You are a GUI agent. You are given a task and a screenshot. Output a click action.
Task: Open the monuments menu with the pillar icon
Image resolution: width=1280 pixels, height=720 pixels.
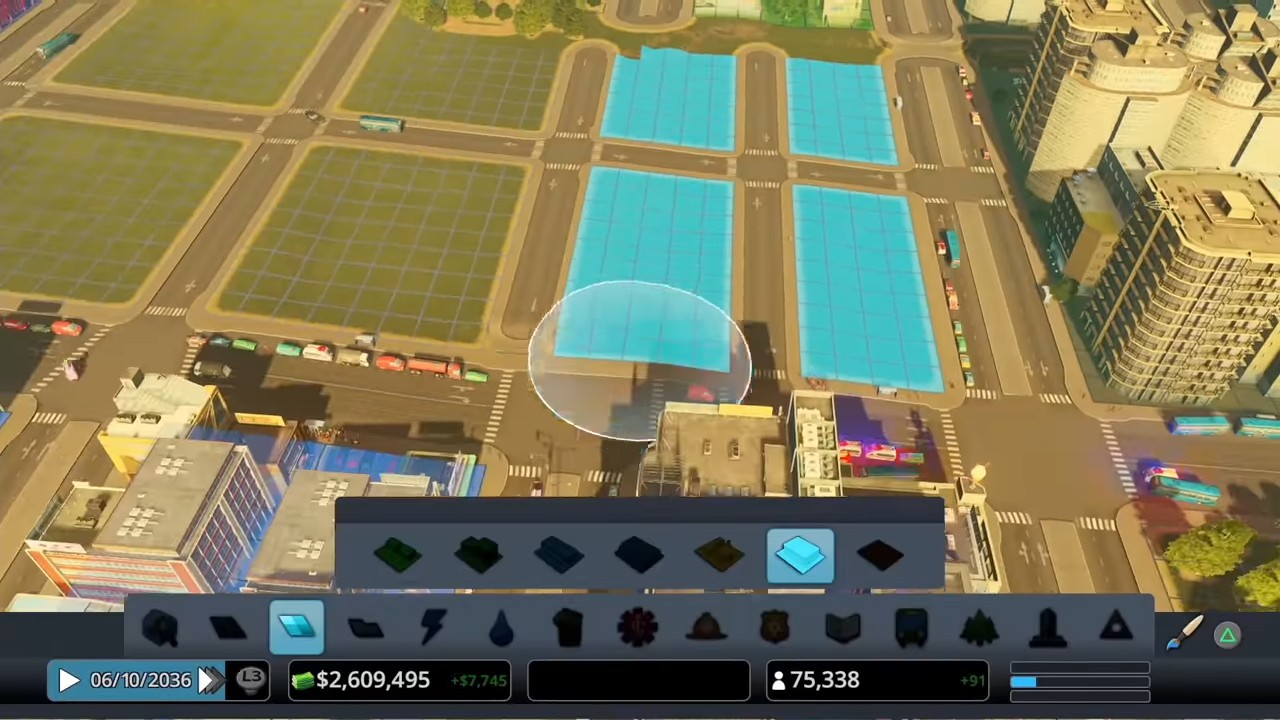[x=1047, y=627]
